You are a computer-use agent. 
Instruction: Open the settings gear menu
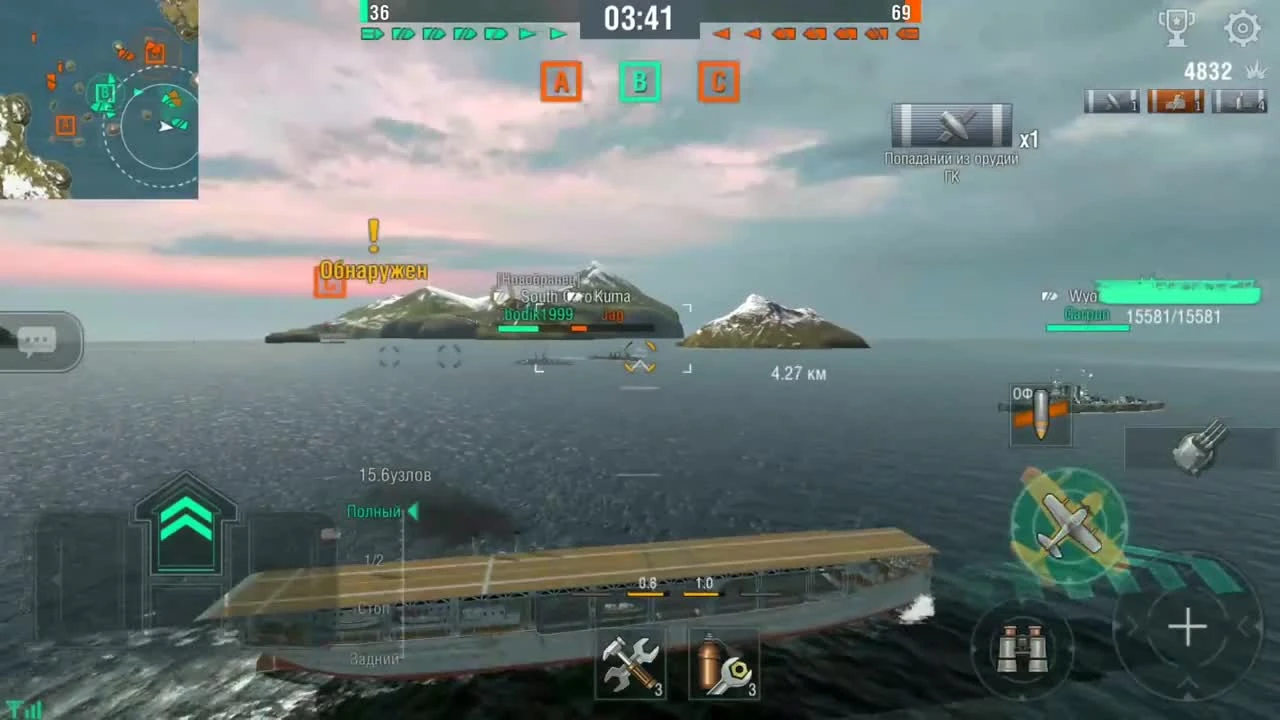(x=1243, y=28)
